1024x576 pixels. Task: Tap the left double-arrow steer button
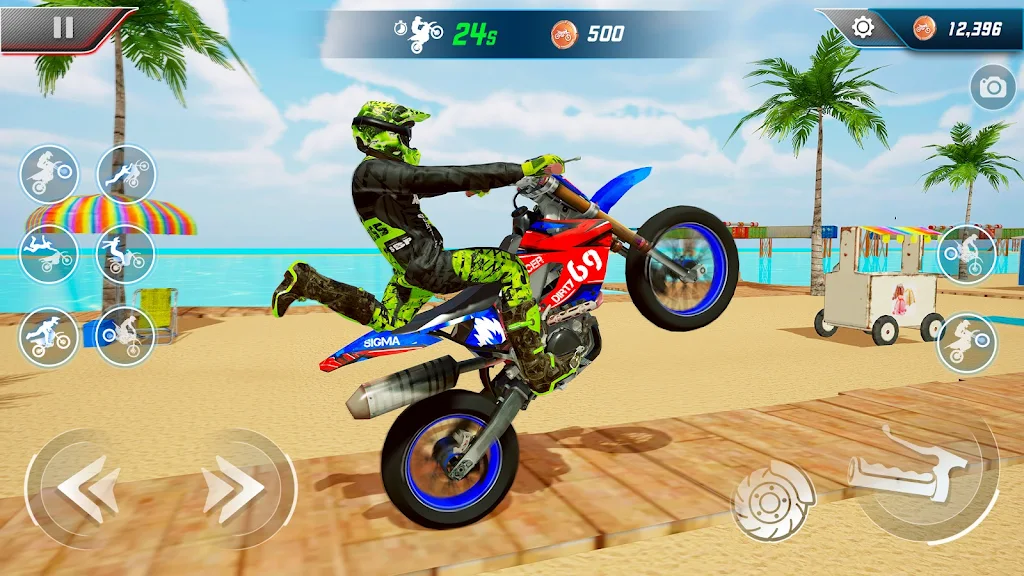tap(88, 488)
